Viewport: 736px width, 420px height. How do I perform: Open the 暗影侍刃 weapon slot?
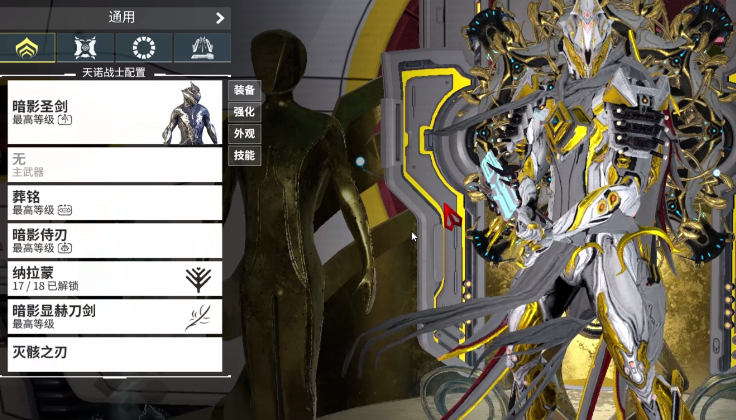click(x=115, y=240)
